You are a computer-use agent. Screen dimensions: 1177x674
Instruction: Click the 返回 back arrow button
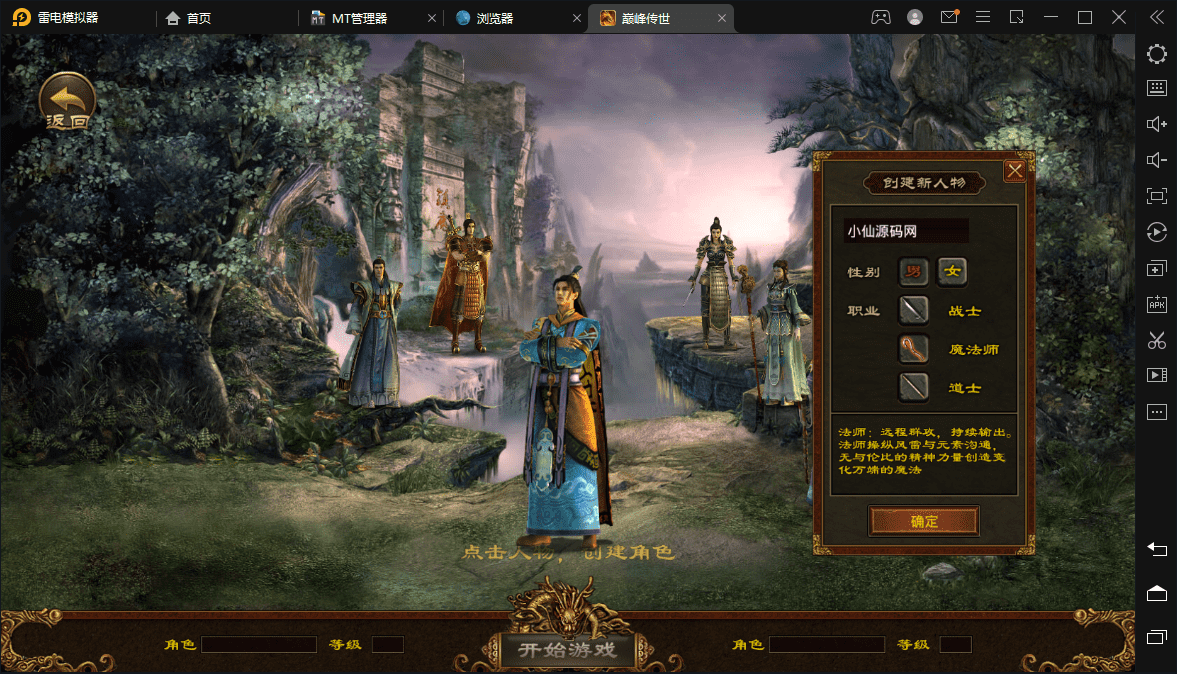[x=67, y=101]
